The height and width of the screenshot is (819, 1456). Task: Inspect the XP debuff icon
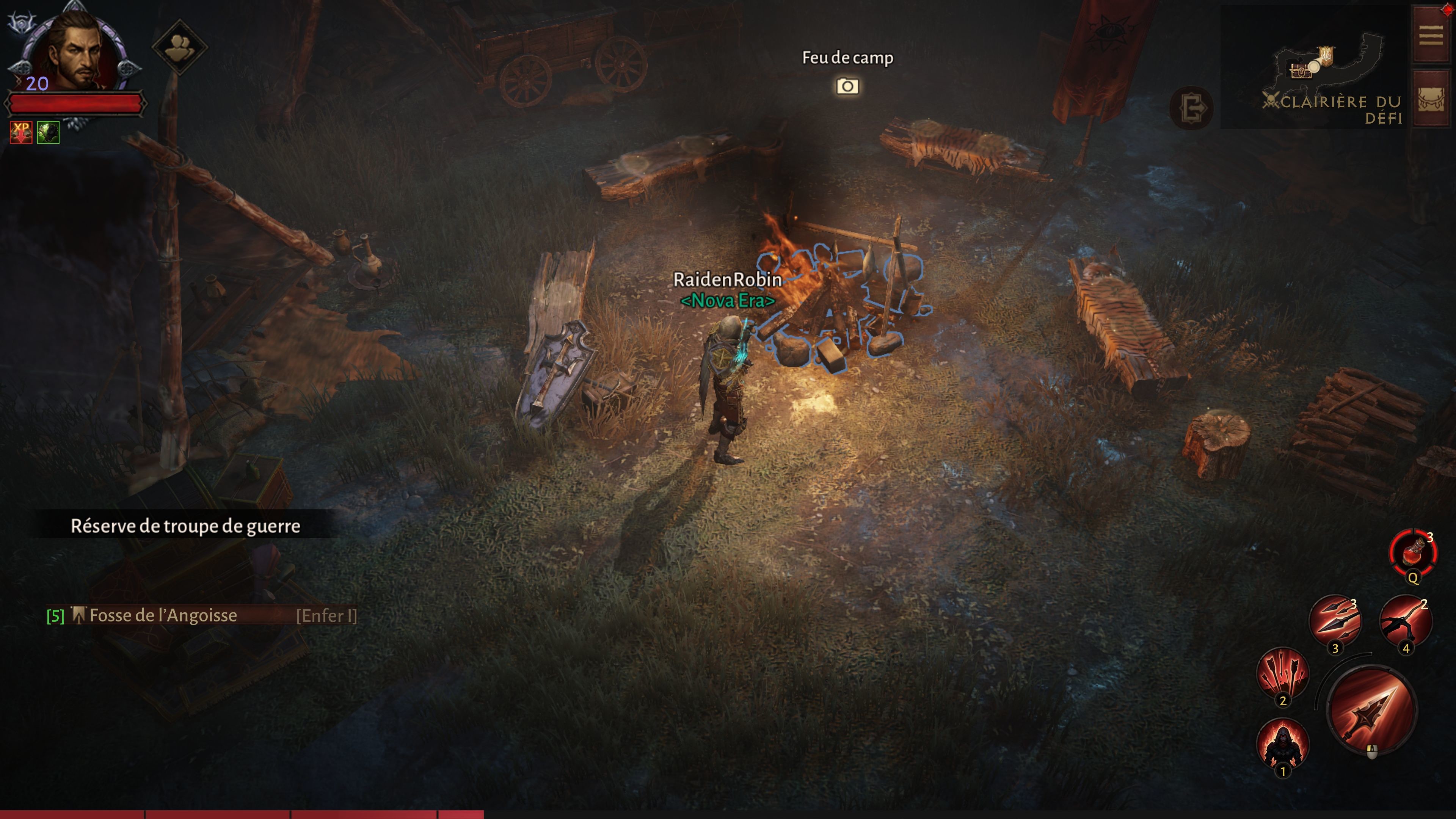pyautogui.click(x=21, y=132)
